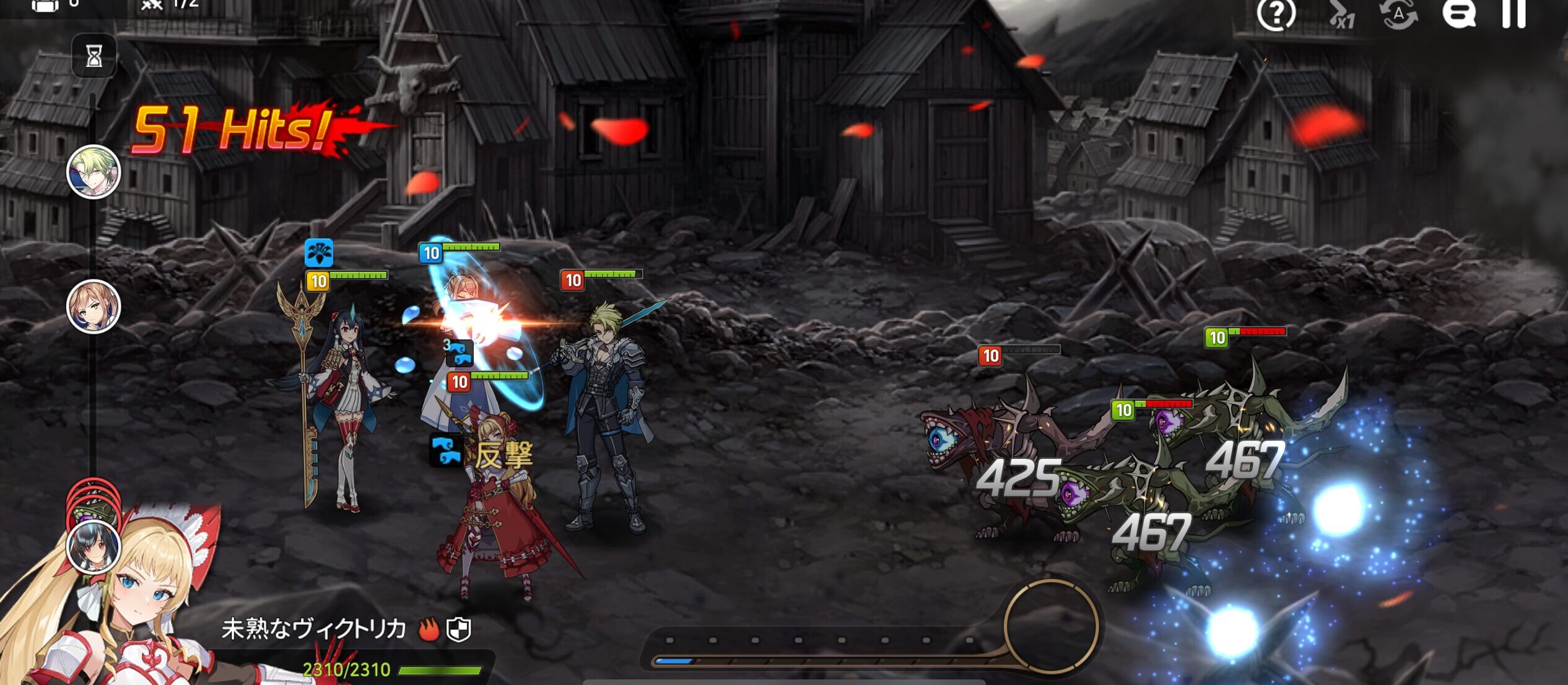1568x685 pixels.
Task: Toggle auto battle mode
Action: [1398, 14]
